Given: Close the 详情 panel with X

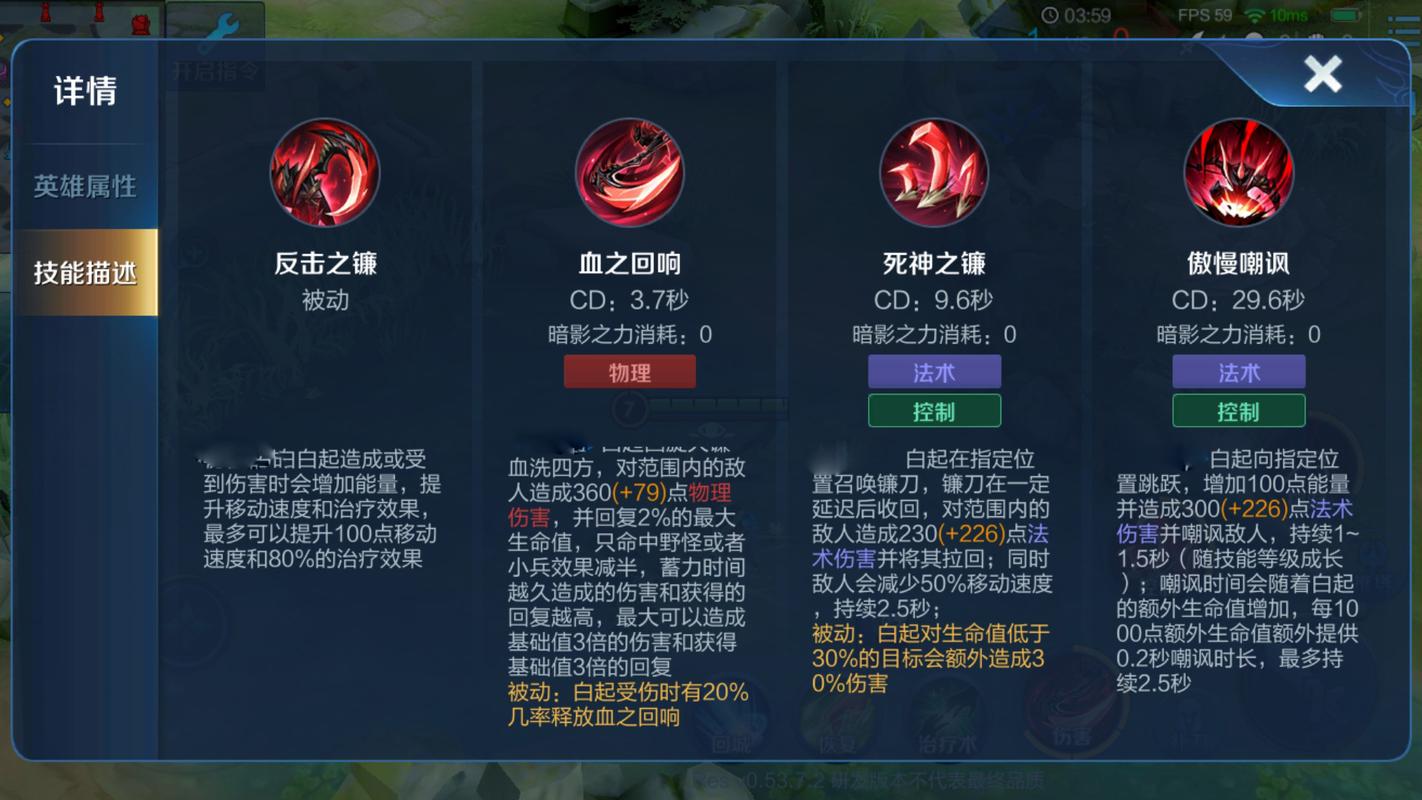Looking at the screenshot, I should click(1323, 74).
